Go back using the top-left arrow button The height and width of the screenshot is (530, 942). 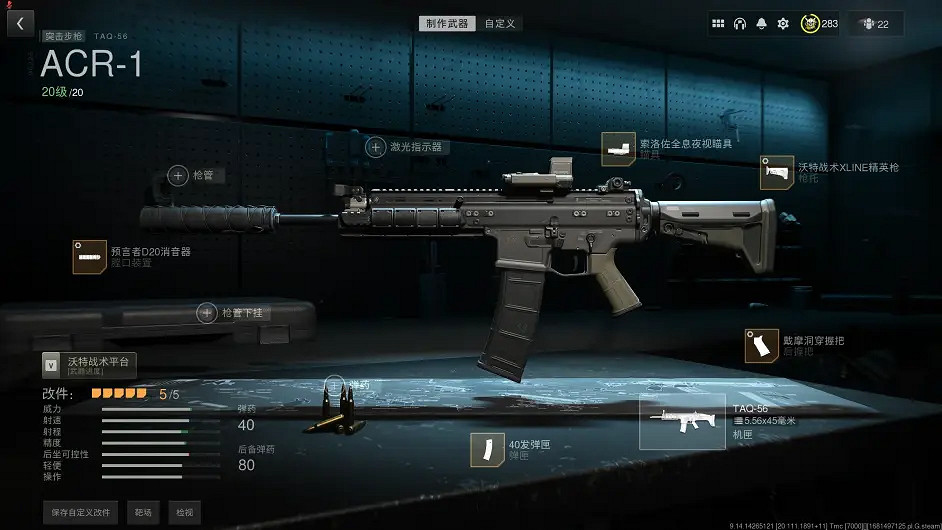20,22
